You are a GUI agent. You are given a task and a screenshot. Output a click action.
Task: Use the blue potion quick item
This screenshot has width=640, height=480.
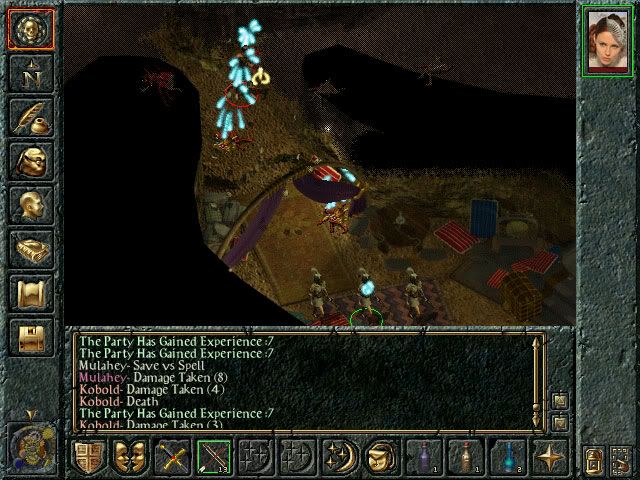tap(506, 457)
